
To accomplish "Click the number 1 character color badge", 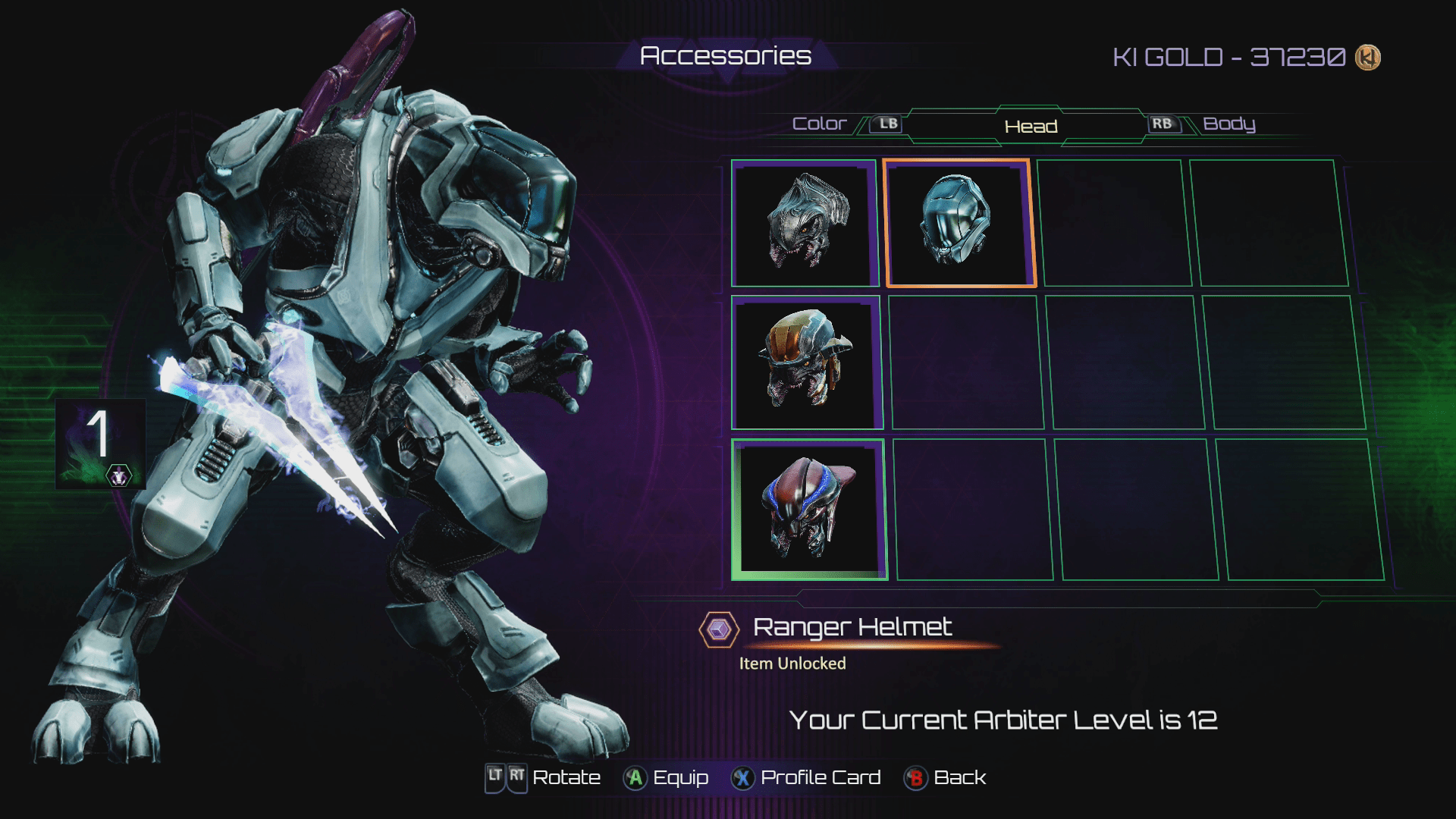I will coord(100,443).
